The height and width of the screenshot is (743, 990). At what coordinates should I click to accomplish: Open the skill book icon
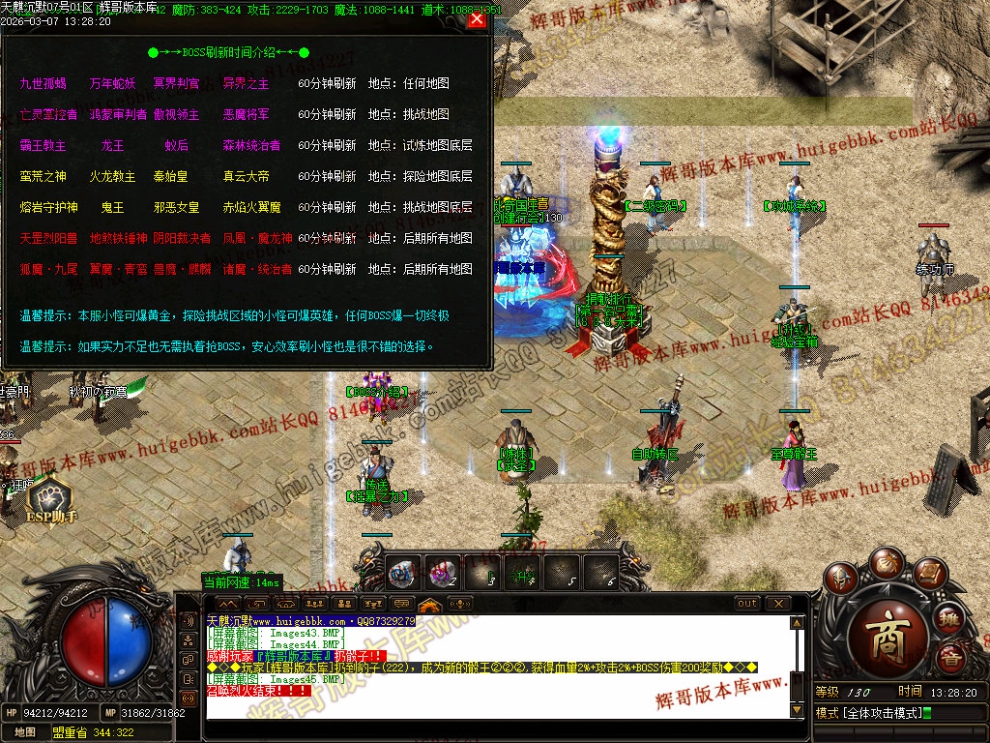point(930,575)
